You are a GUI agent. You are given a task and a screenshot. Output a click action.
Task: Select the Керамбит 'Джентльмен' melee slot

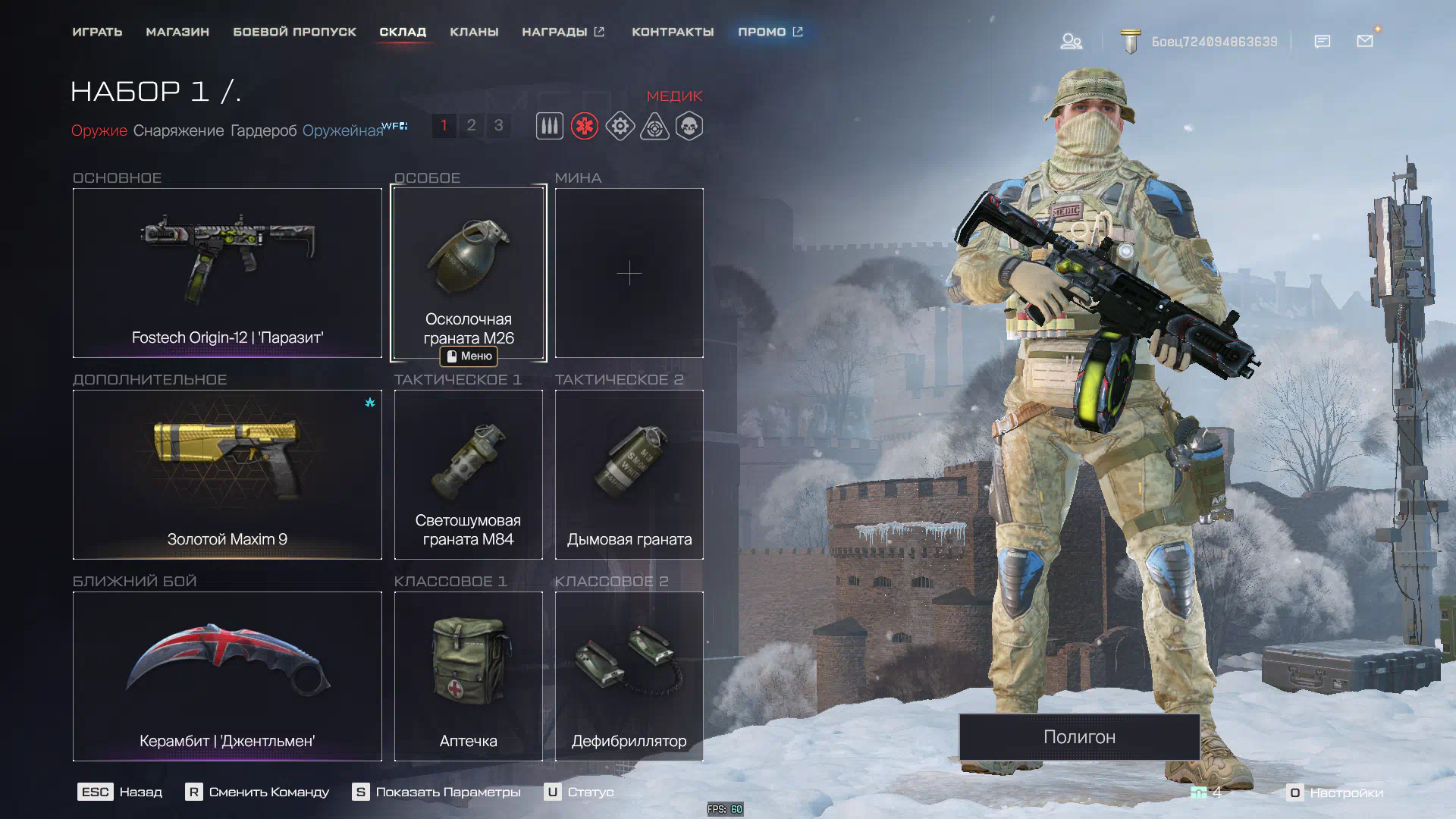pos(227,676)
